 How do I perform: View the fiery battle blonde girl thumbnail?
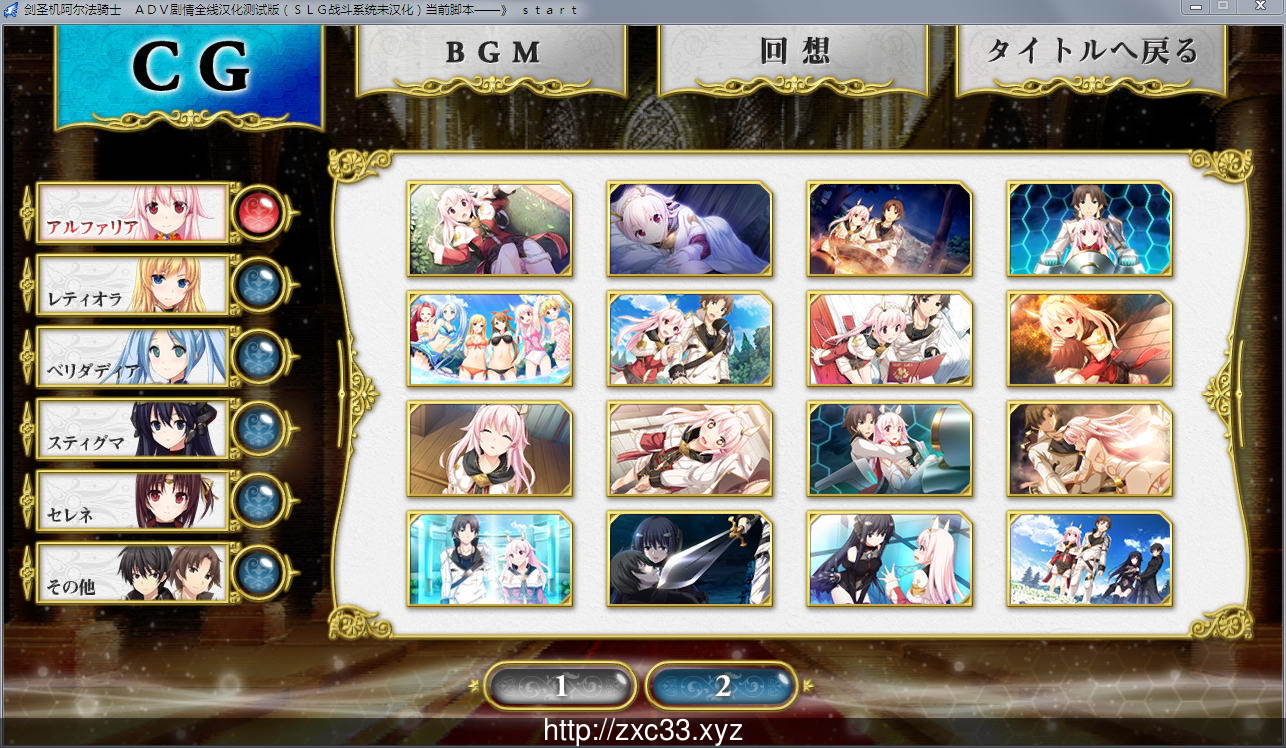[1090, 339]
